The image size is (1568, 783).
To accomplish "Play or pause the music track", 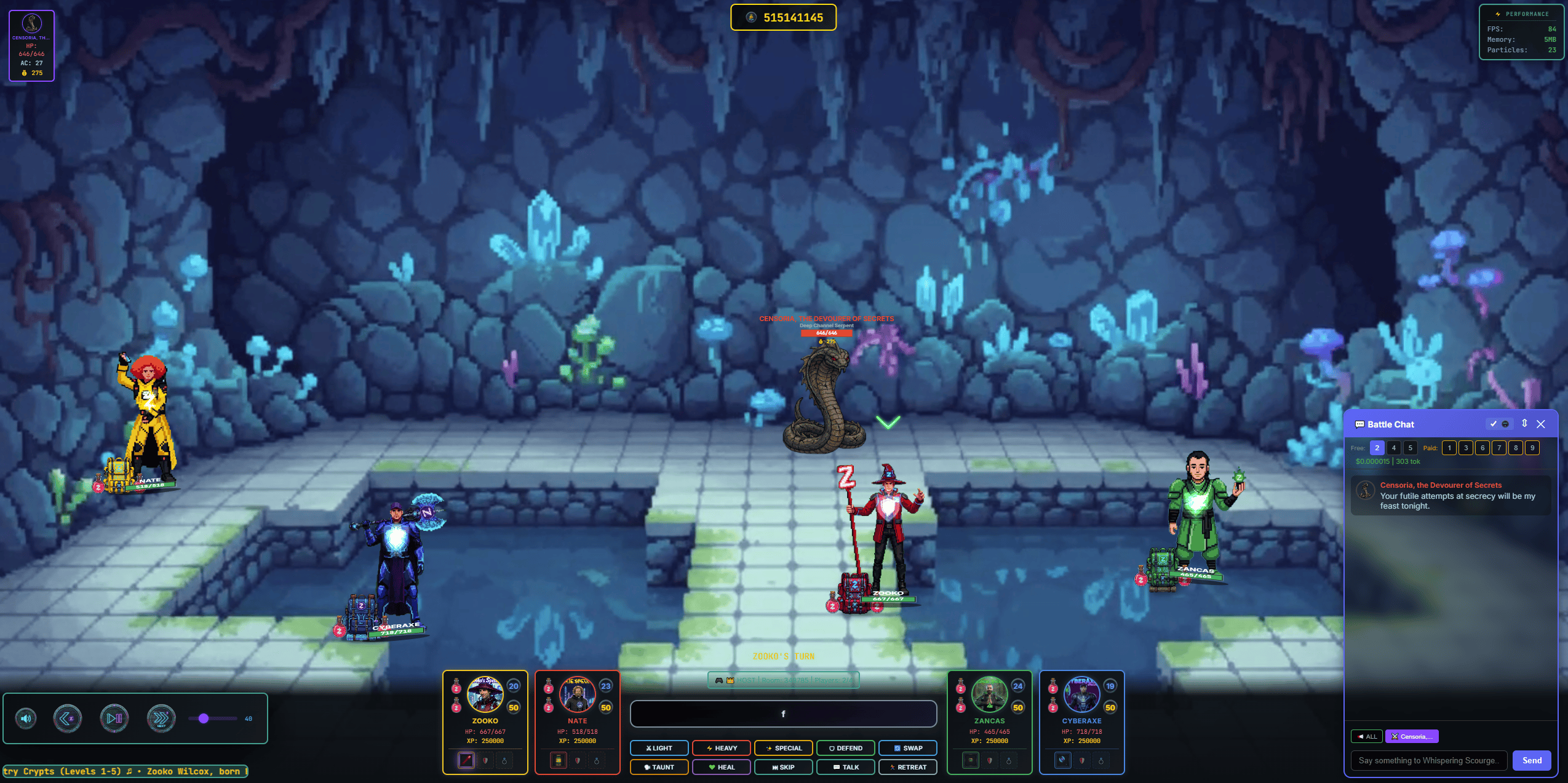I will point(114,718).
